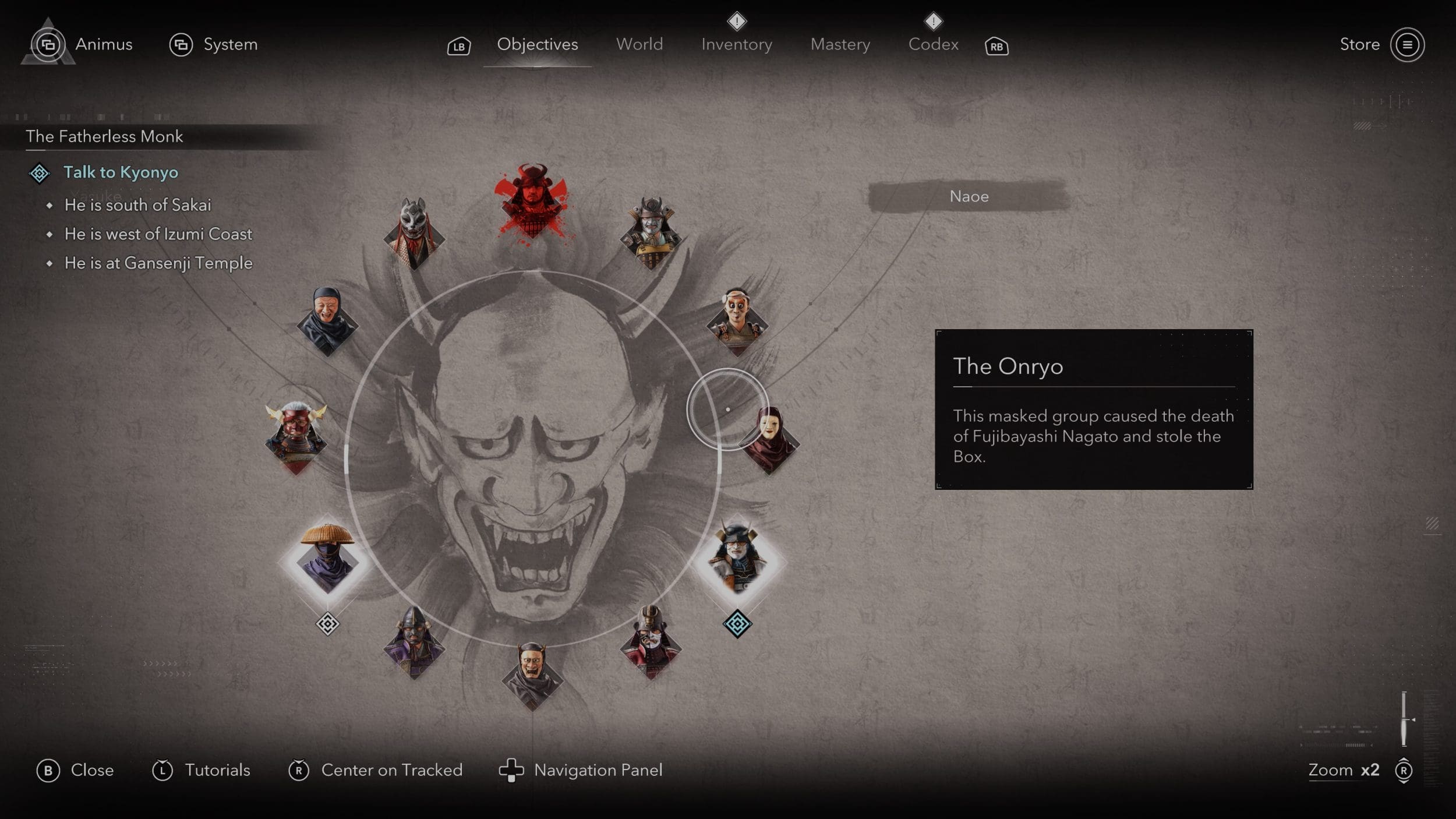Select the red blood-splattered samurai target
The height and width of the screenshot is (819, 1456).
pos(531,201)
